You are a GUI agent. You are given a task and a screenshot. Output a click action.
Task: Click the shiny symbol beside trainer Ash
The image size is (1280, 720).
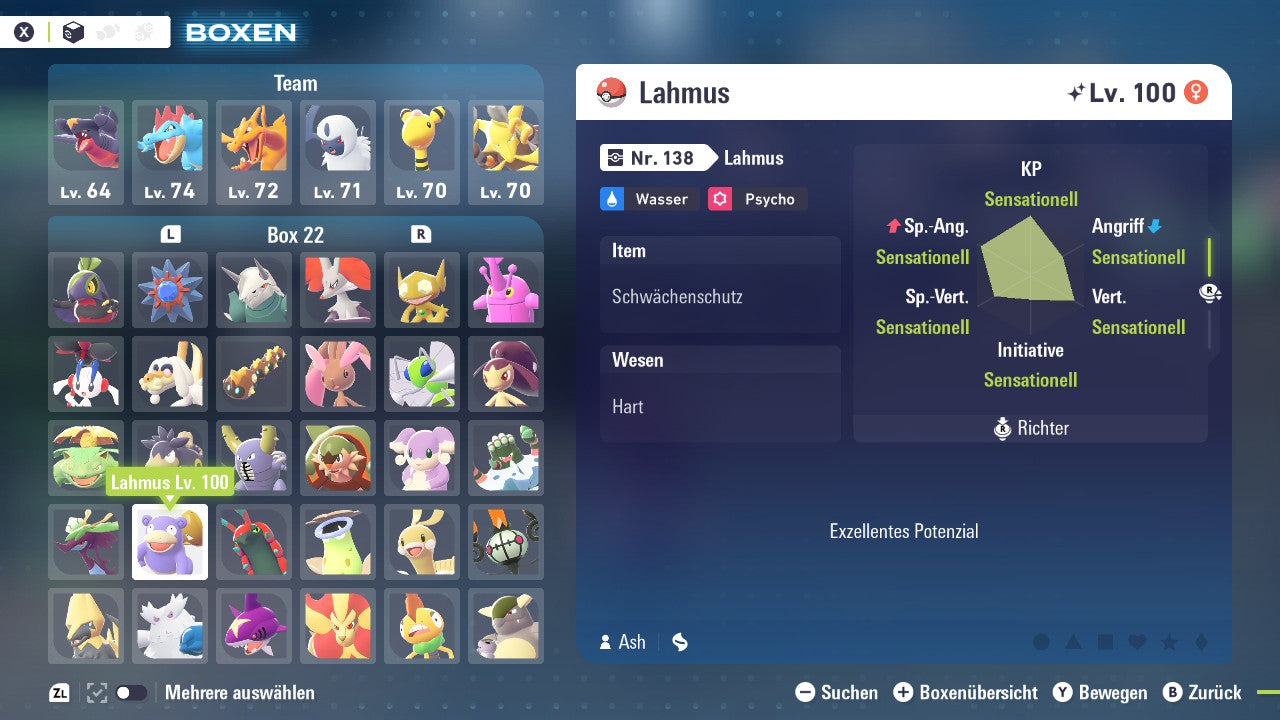tap(679, 642)
